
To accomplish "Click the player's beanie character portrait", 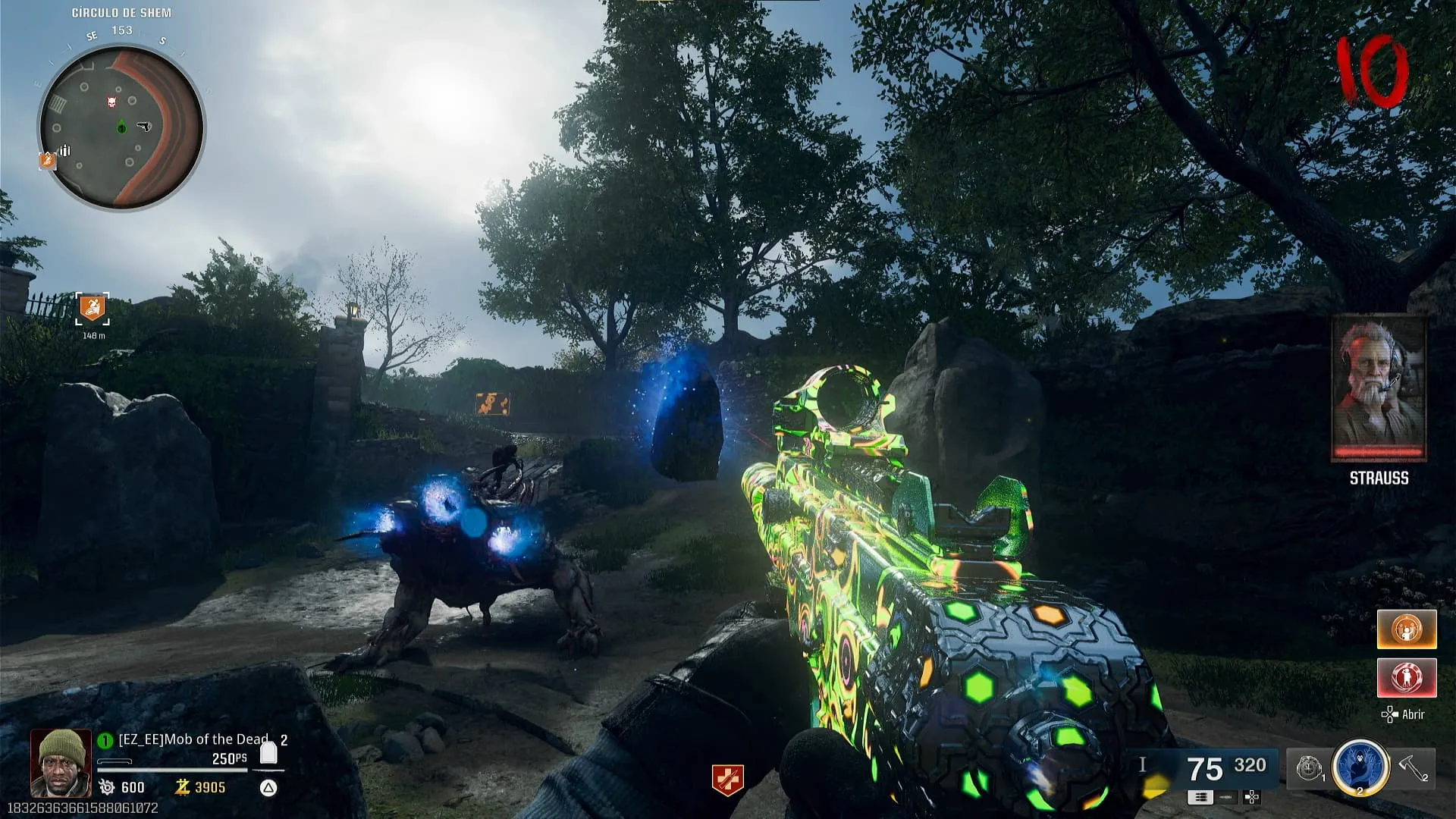I will (61, 762).
